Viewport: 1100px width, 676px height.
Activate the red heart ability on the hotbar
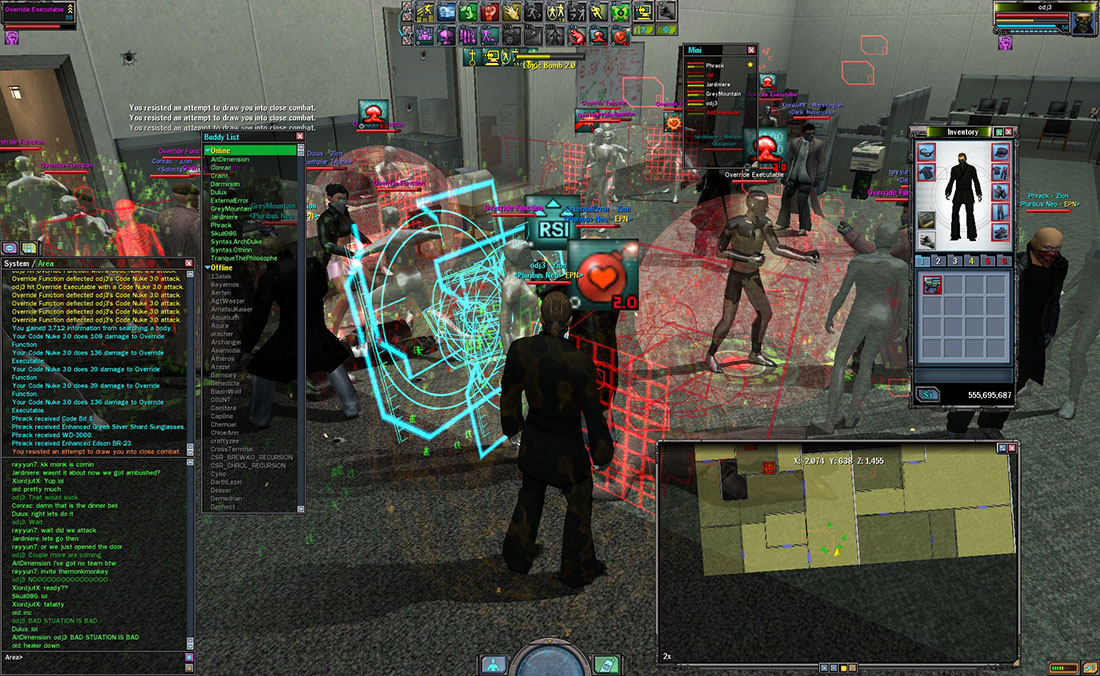[x=620, y=37]
